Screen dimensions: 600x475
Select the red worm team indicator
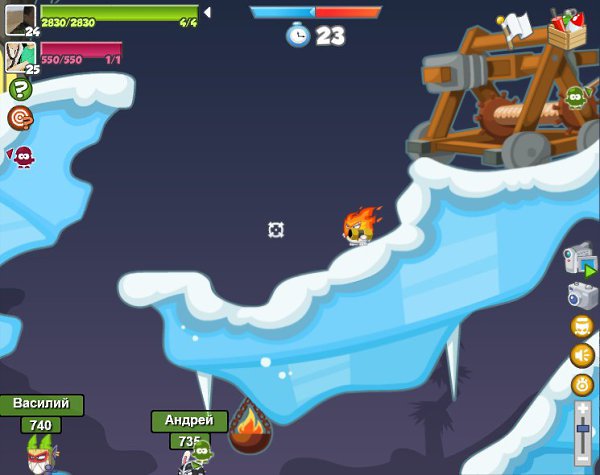tap(22, 156)
